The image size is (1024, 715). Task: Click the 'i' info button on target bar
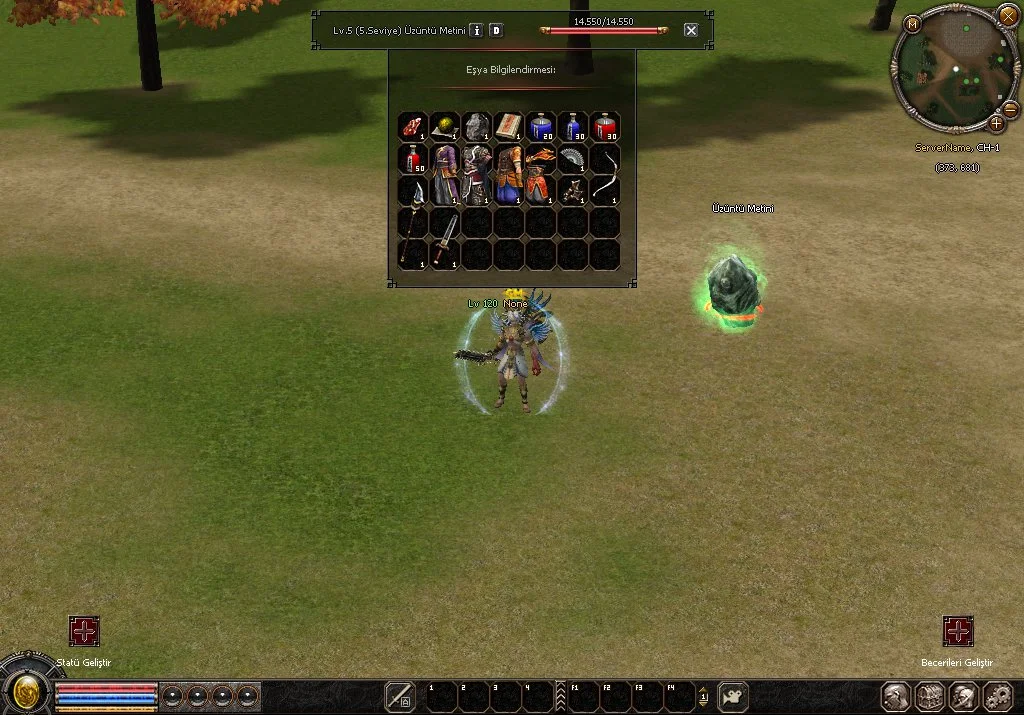pyautogui.click(x=477, y=30)
